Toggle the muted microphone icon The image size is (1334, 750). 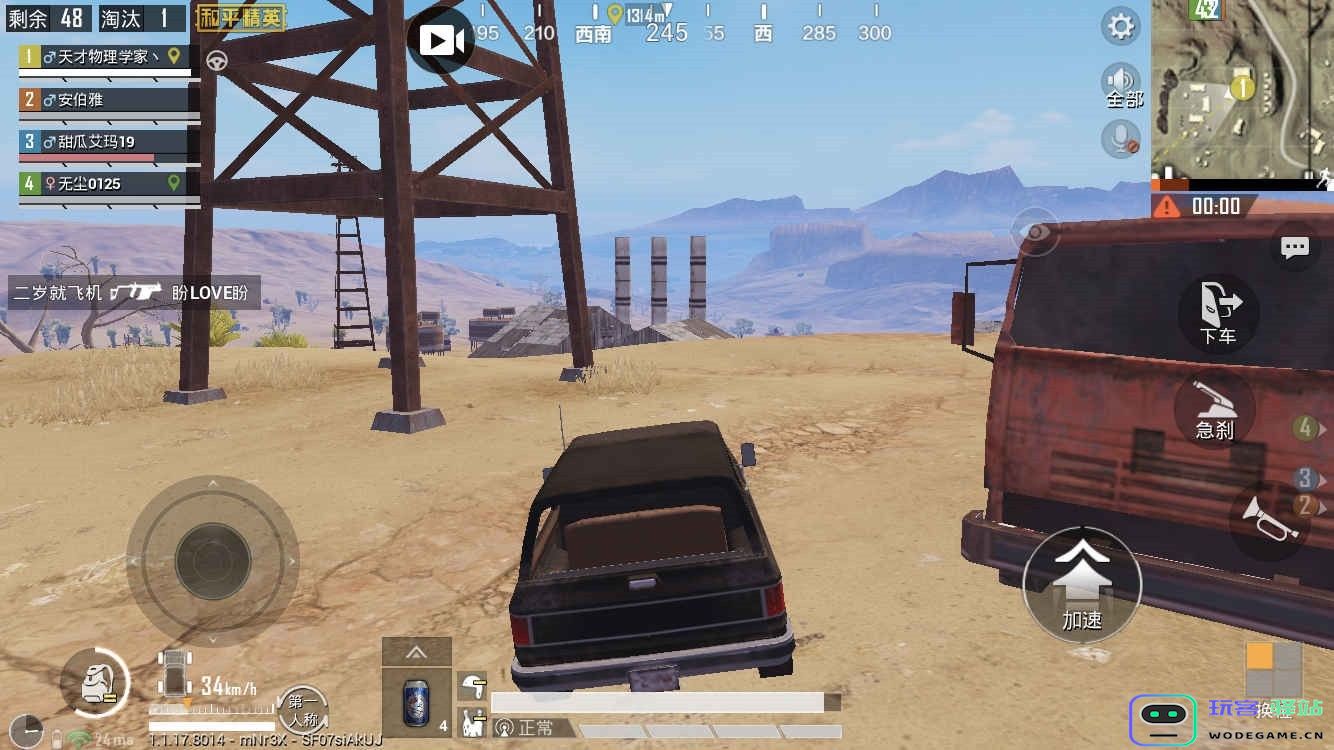click(x=1121, y=138)
